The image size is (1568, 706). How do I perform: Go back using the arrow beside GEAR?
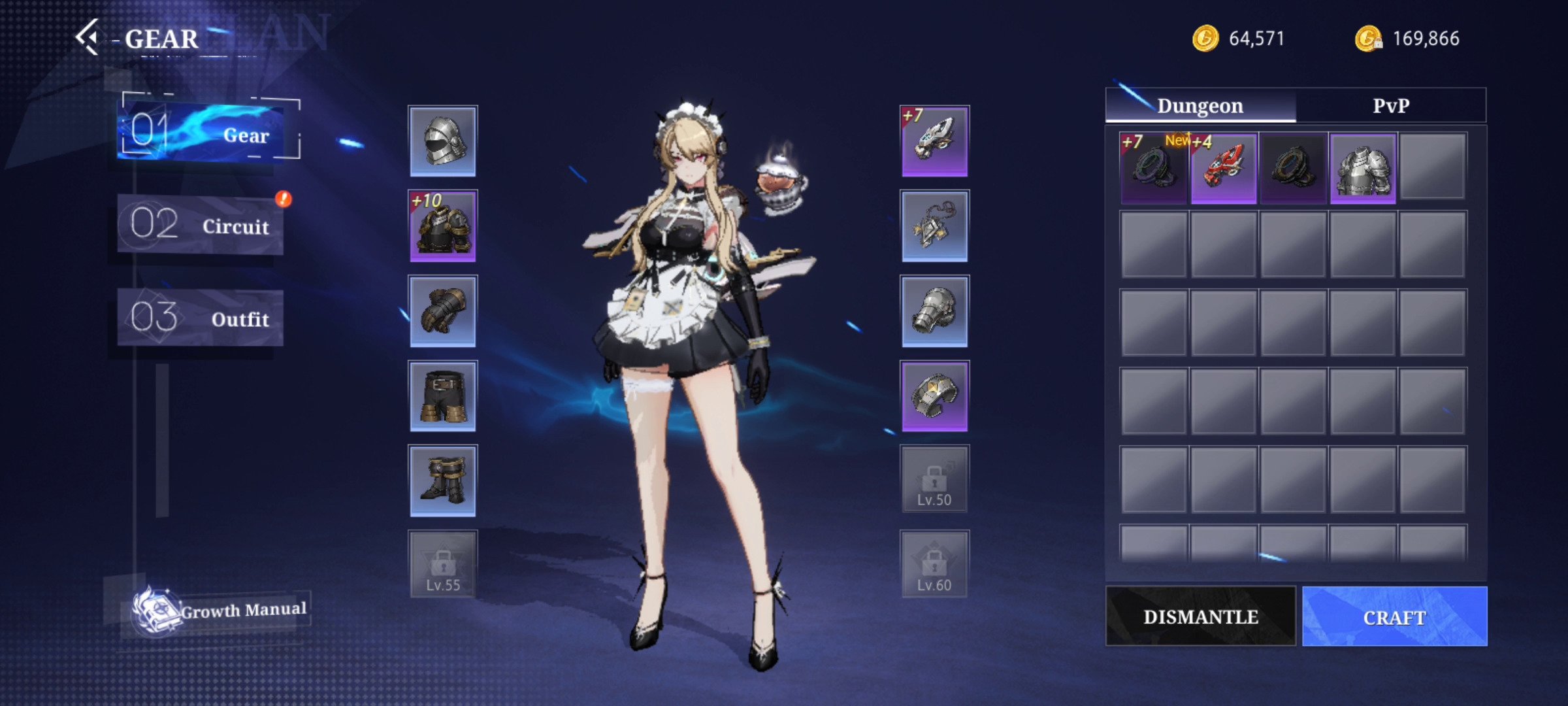[88, 37]
